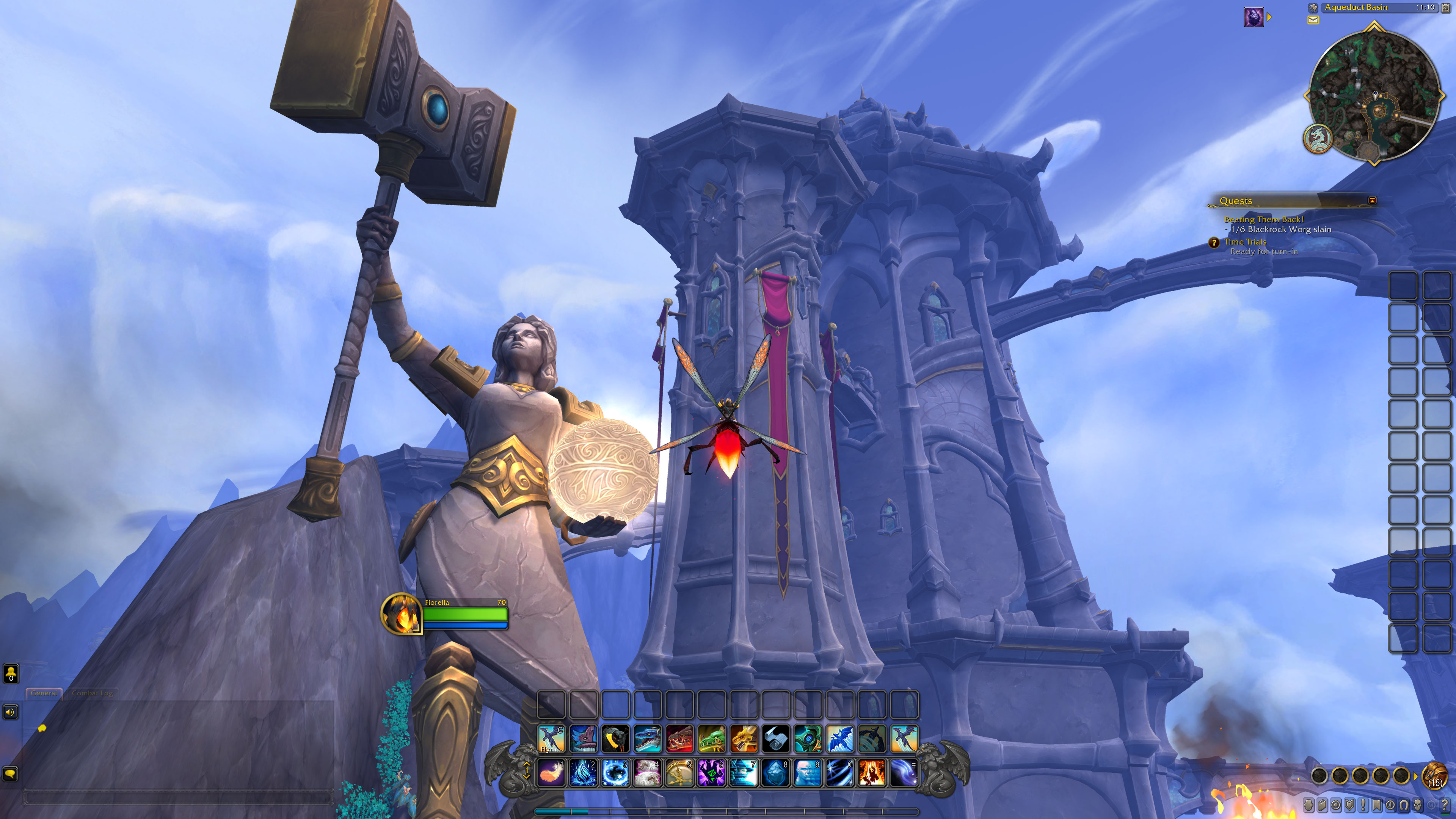Viewport: 1456px width, 819px height.
Task: Cast the Mirror Image spell
Action: 808,773
